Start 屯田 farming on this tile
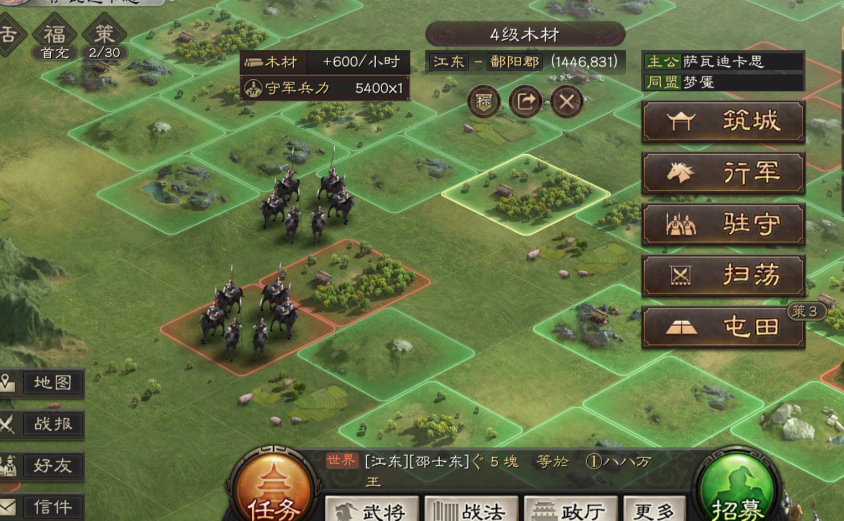Image resolution: width=844 pixels, height=521 pixels. click(x=723, y=328)
